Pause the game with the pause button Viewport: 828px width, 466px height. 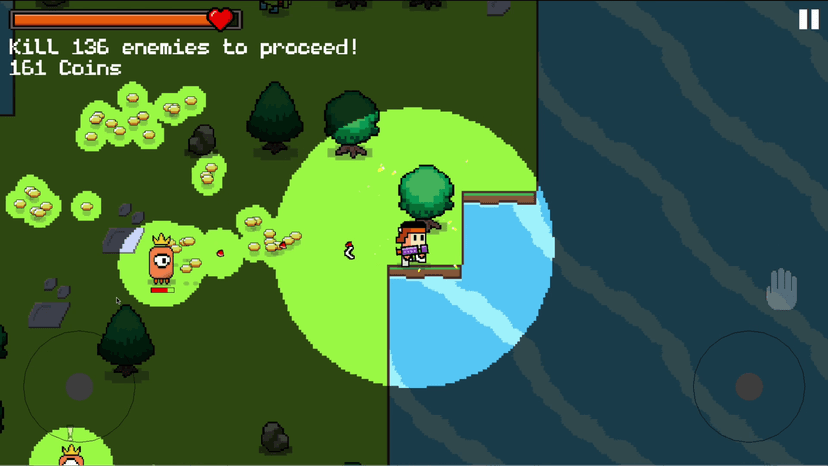(808, 19)
